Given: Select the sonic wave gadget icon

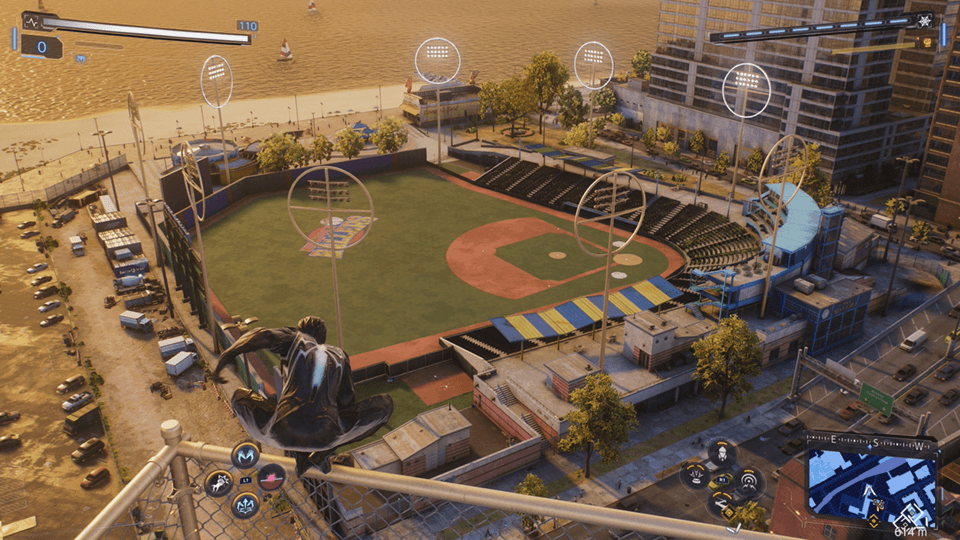Looking at the screenshot, I should (747, 480).
